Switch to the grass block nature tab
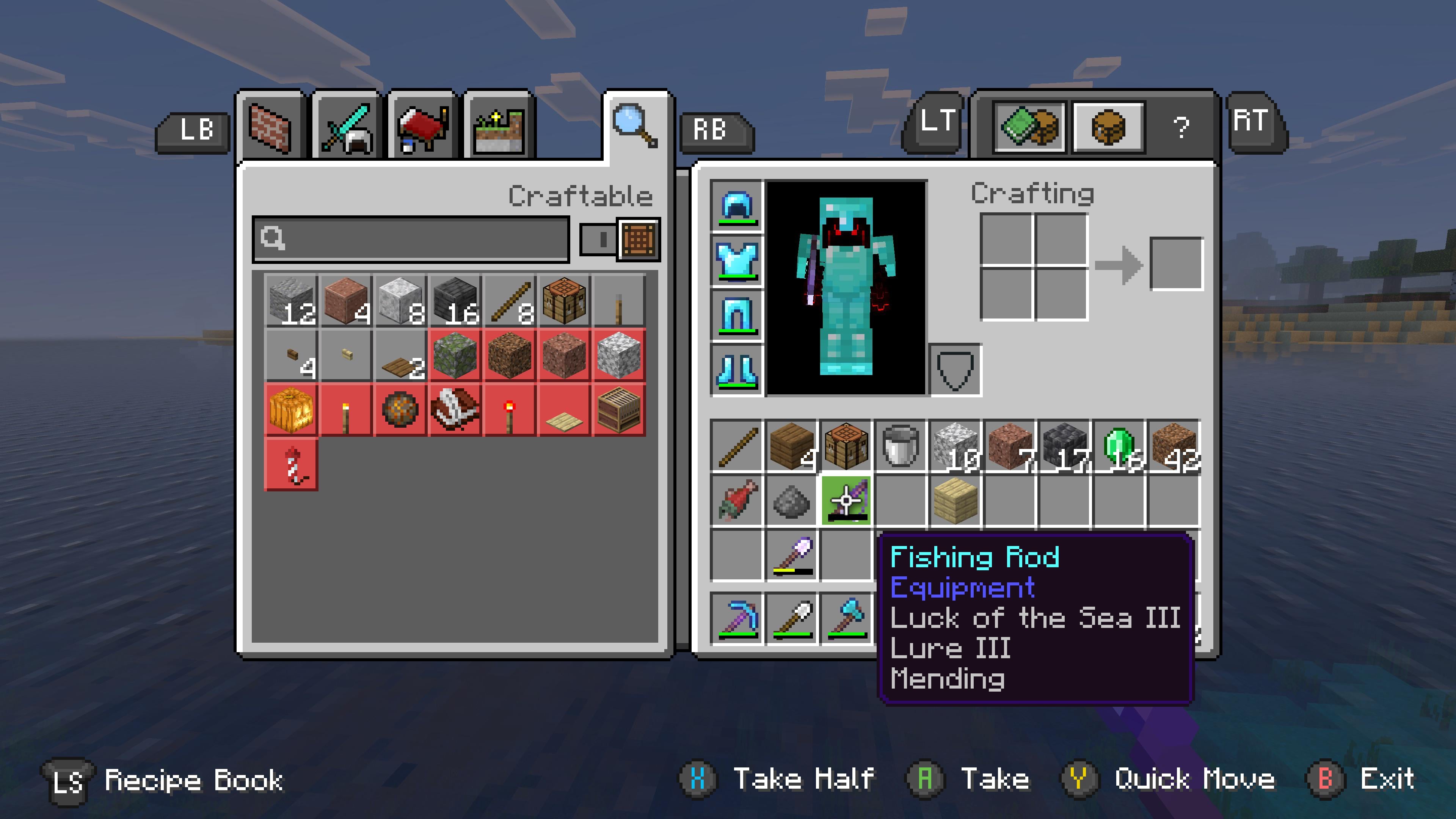Image resolution: width=1456 pixels, height=819 pixels. pyautogui.click(x=499, y=128)
